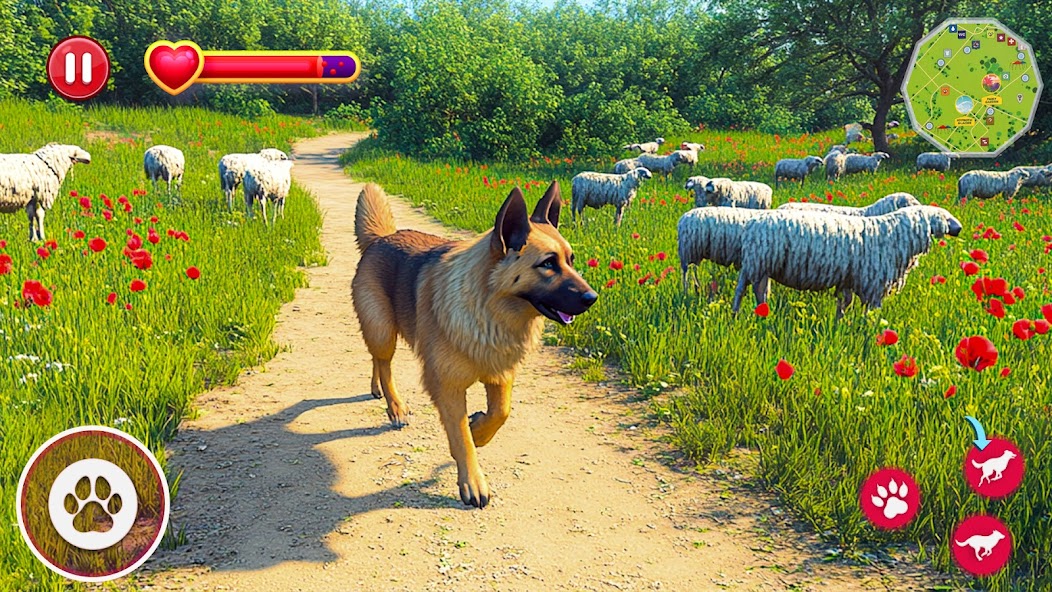Pause the game with the red button
Image resolution: width=1052 pixels, height=592 pixels.
point(79,68)
